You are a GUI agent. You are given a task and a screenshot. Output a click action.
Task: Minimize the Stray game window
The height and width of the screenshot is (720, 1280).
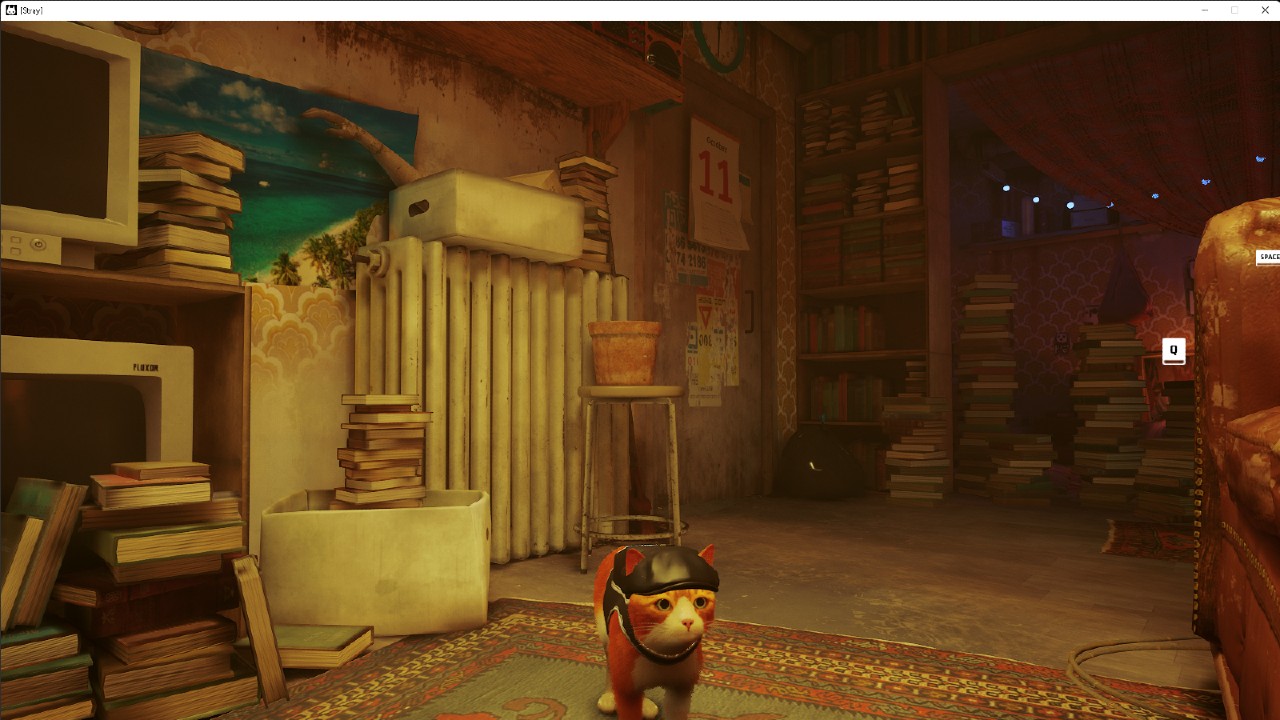click(1204, 9)
